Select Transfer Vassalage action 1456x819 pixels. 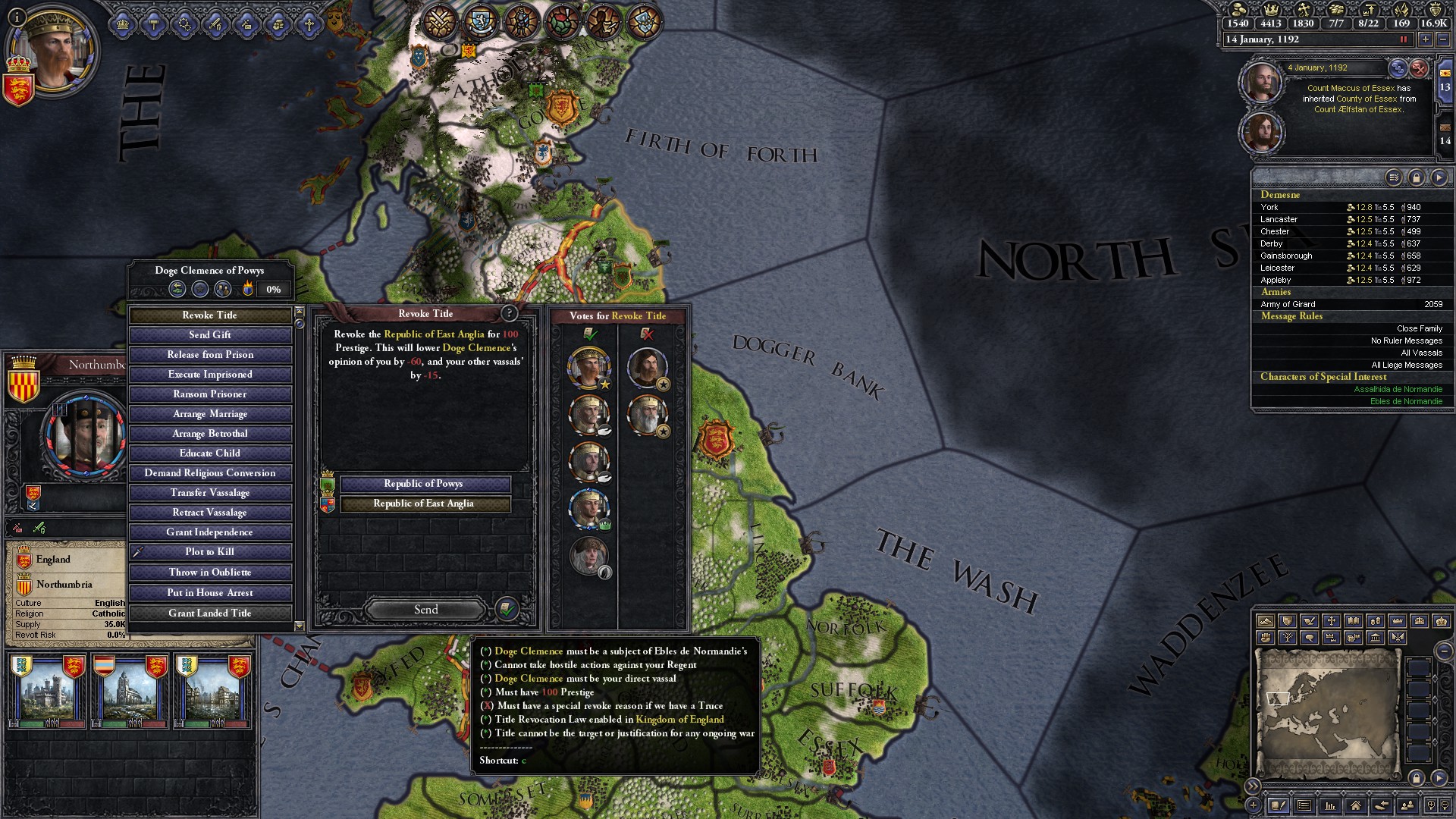(x=210, y=493)
